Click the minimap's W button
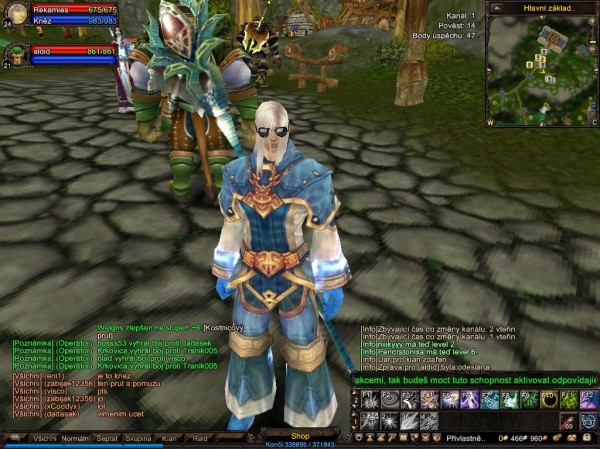600x449 pixels. (x=490, y=124)
